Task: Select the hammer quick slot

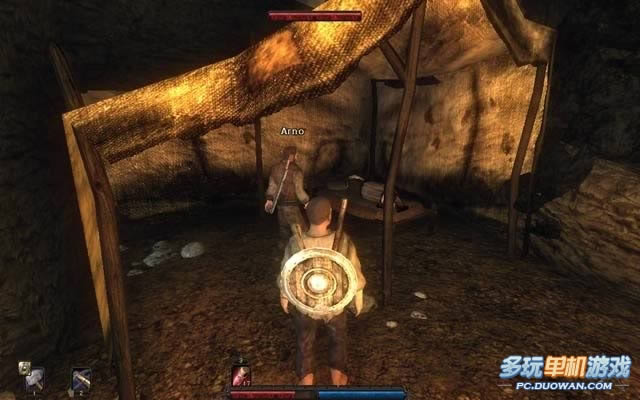Action: [36, 379]
